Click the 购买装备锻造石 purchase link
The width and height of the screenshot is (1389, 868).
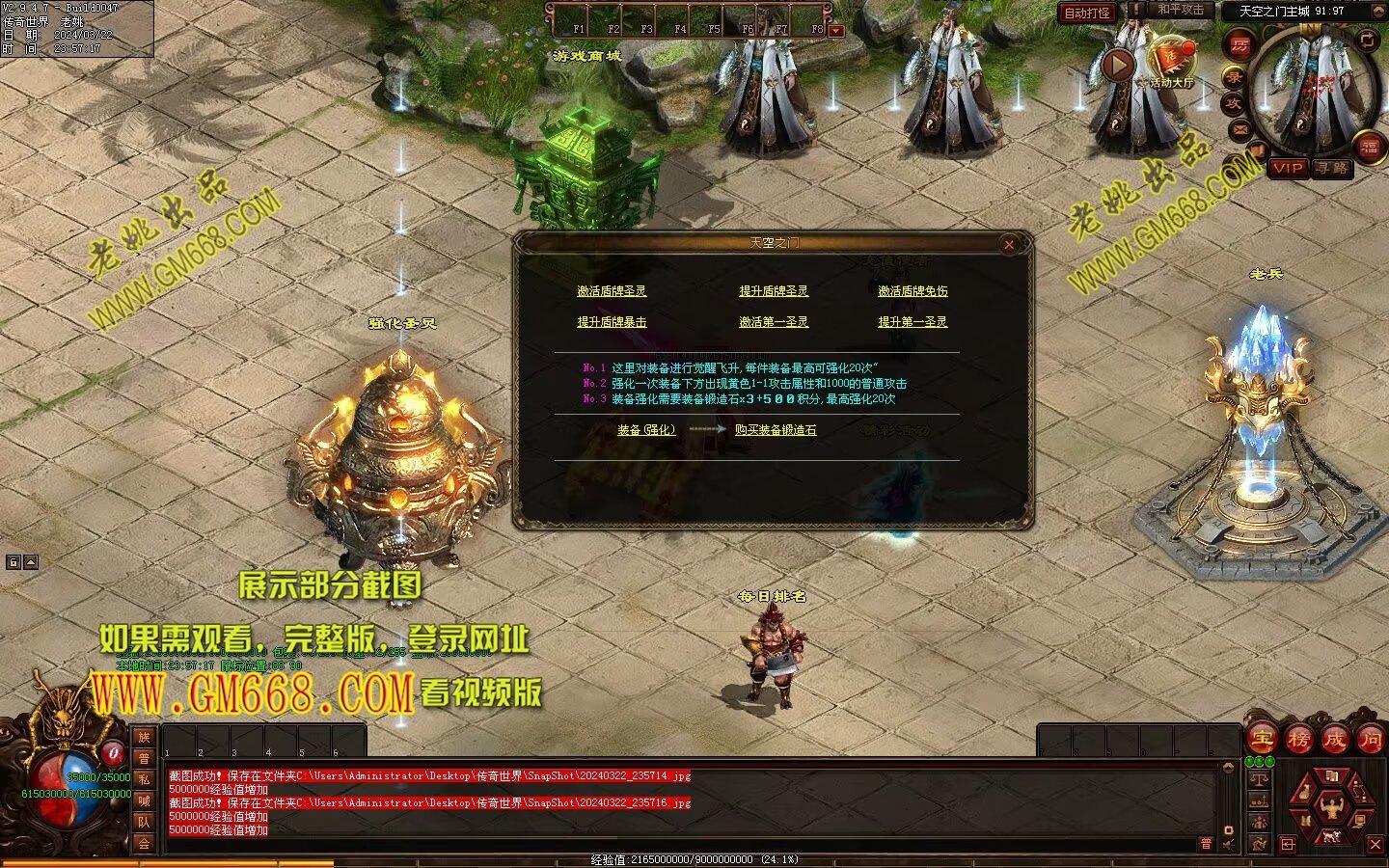776,430
